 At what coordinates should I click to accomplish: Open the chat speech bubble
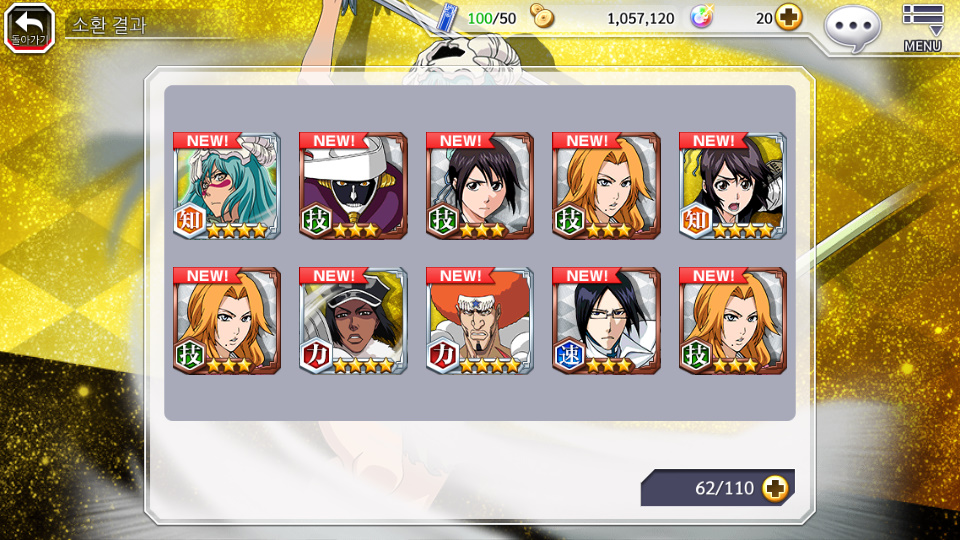[x=852, y=26]
